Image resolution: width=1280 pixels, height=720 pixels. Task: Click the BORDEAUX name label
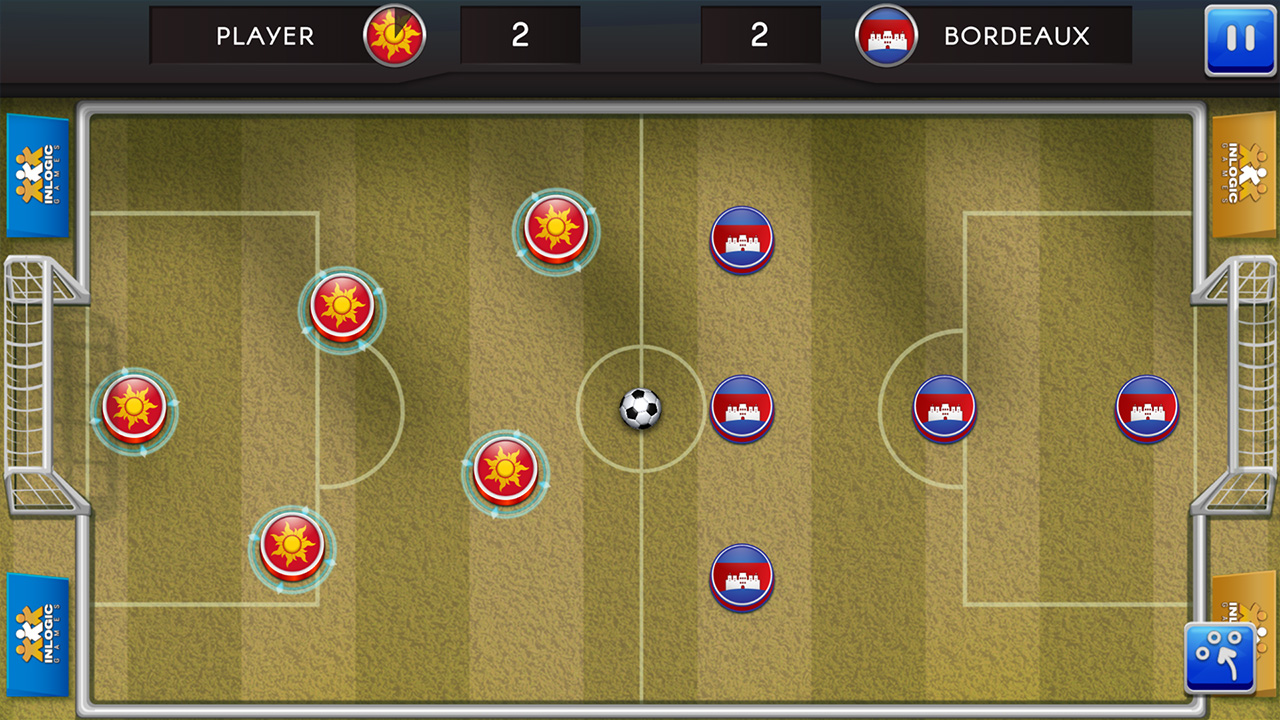(1016, 35)
